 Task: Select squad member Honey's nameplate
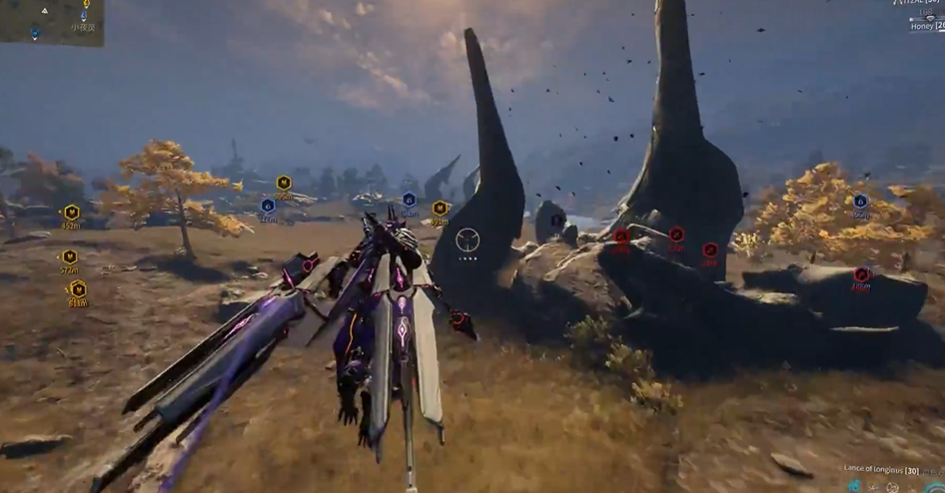(923, 27)
